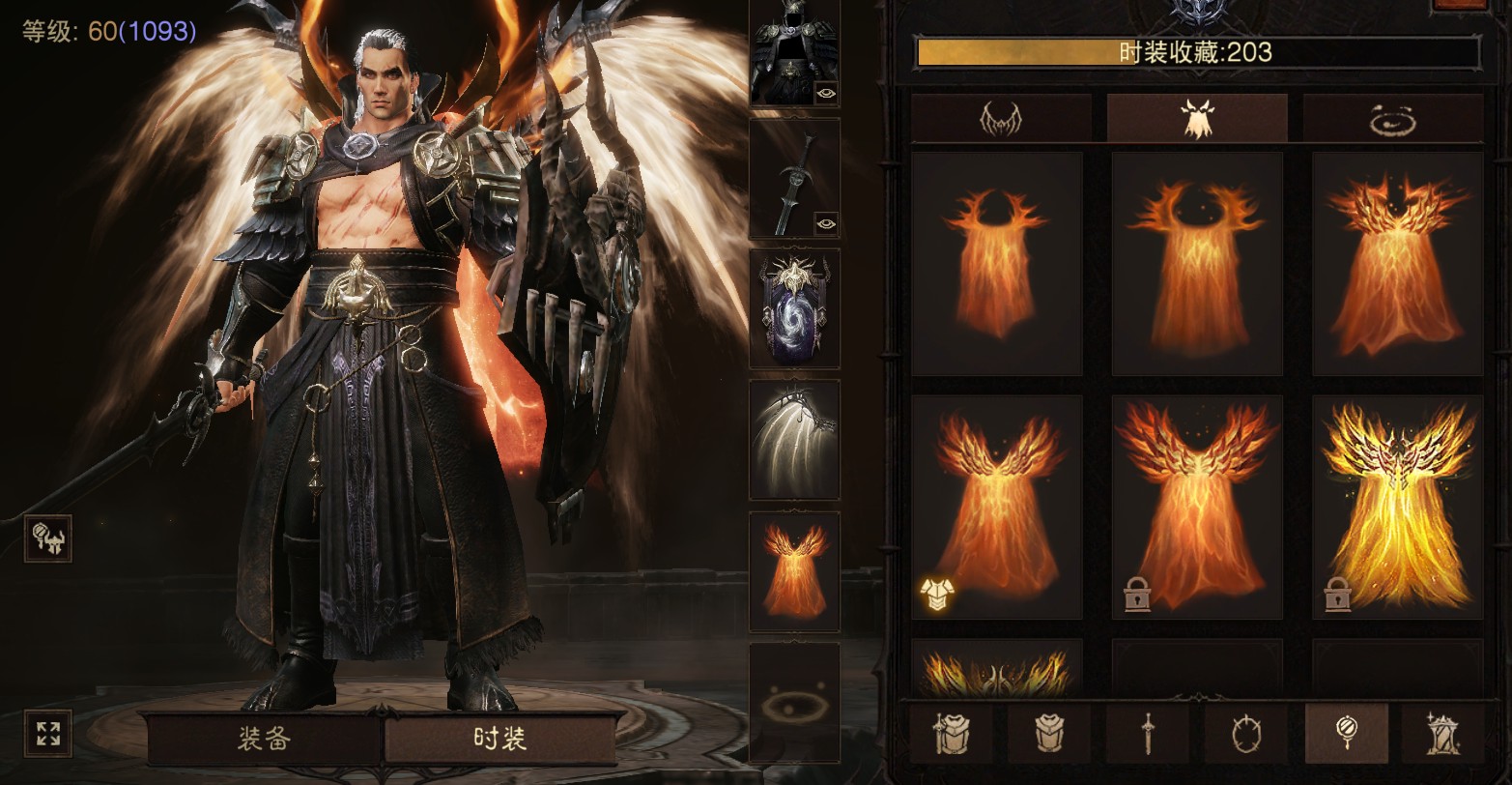Open the swirling galaxy portal slot

[794, 308]
